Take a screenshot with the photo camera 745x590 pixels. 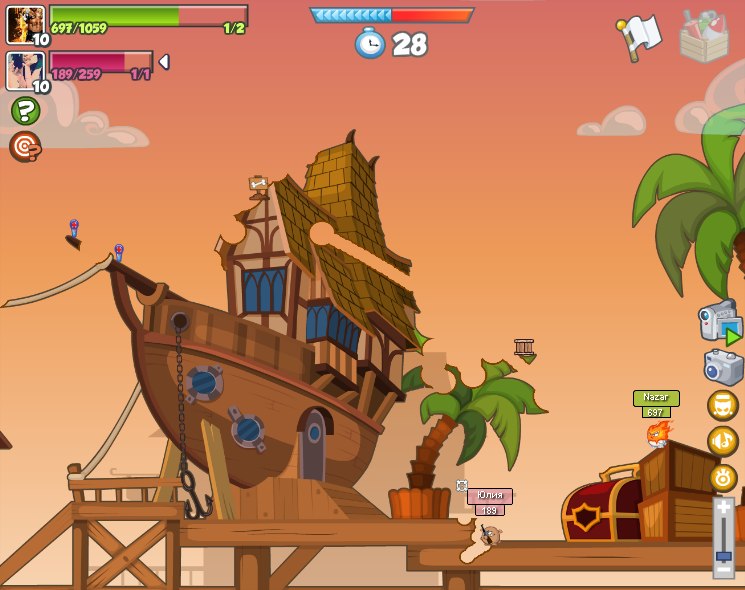pos(723,367)
